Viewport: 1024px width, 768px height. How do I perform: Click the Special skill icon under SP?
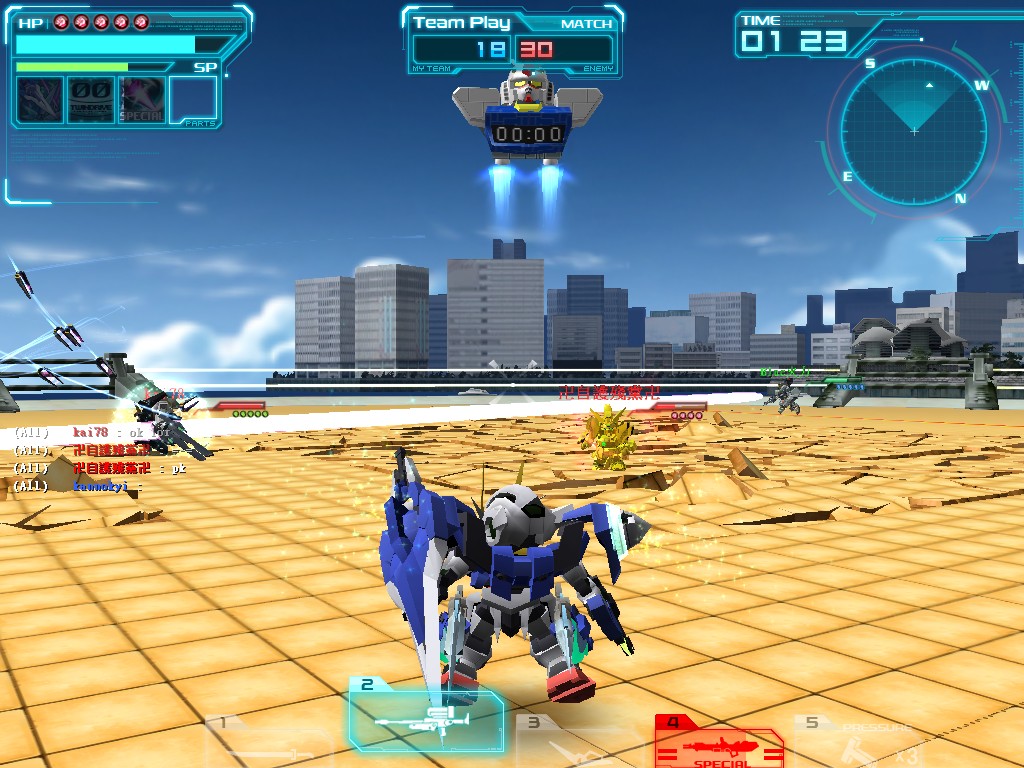coord(142,100)
